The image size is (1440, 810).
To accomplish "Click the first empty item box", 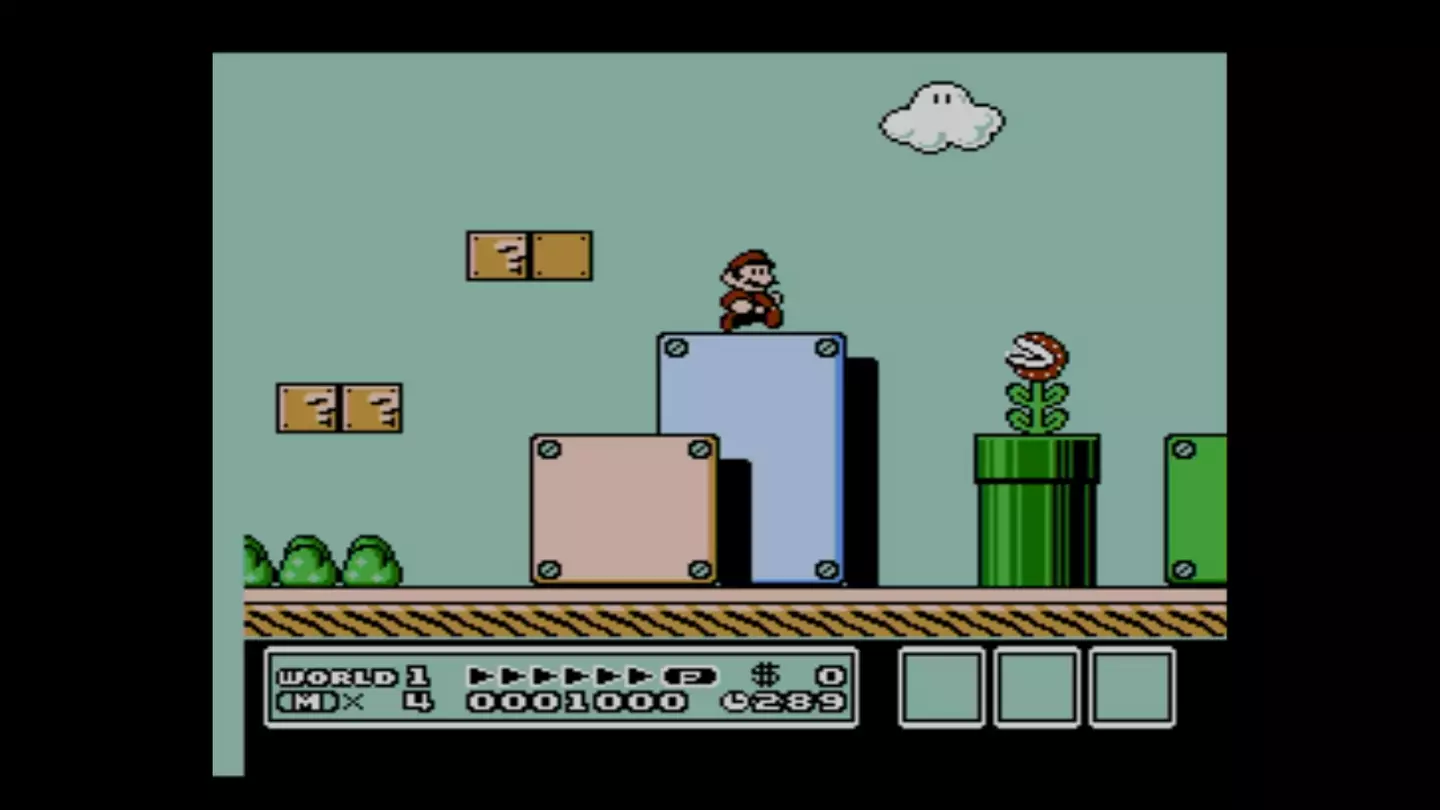I will (x=939, y=690).
